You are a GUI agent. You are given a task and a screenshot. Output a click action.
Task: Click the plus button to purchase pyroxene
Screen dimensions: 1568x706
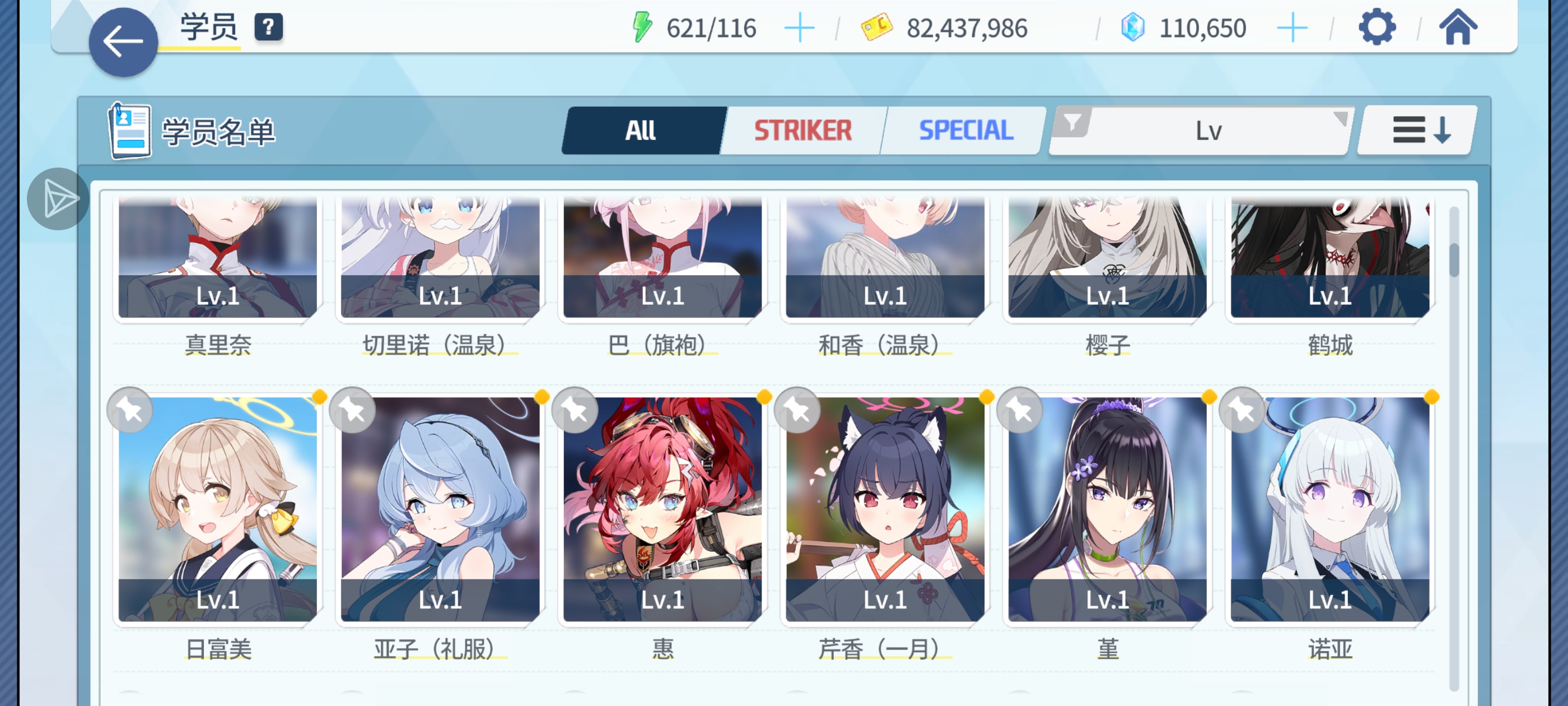(1292, 26)
